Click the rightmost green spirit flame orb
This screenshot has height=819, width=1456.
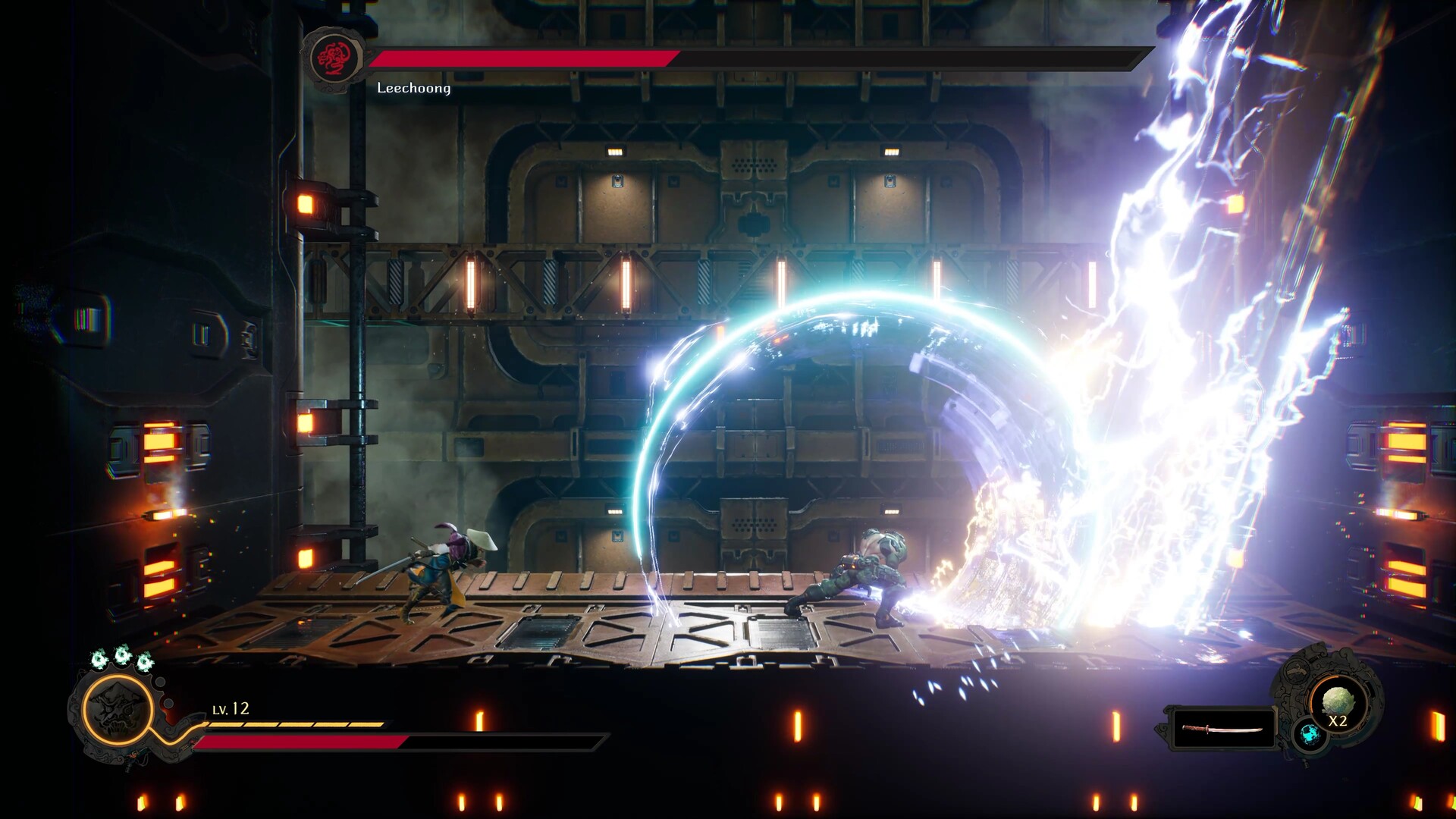coord(144,661)
